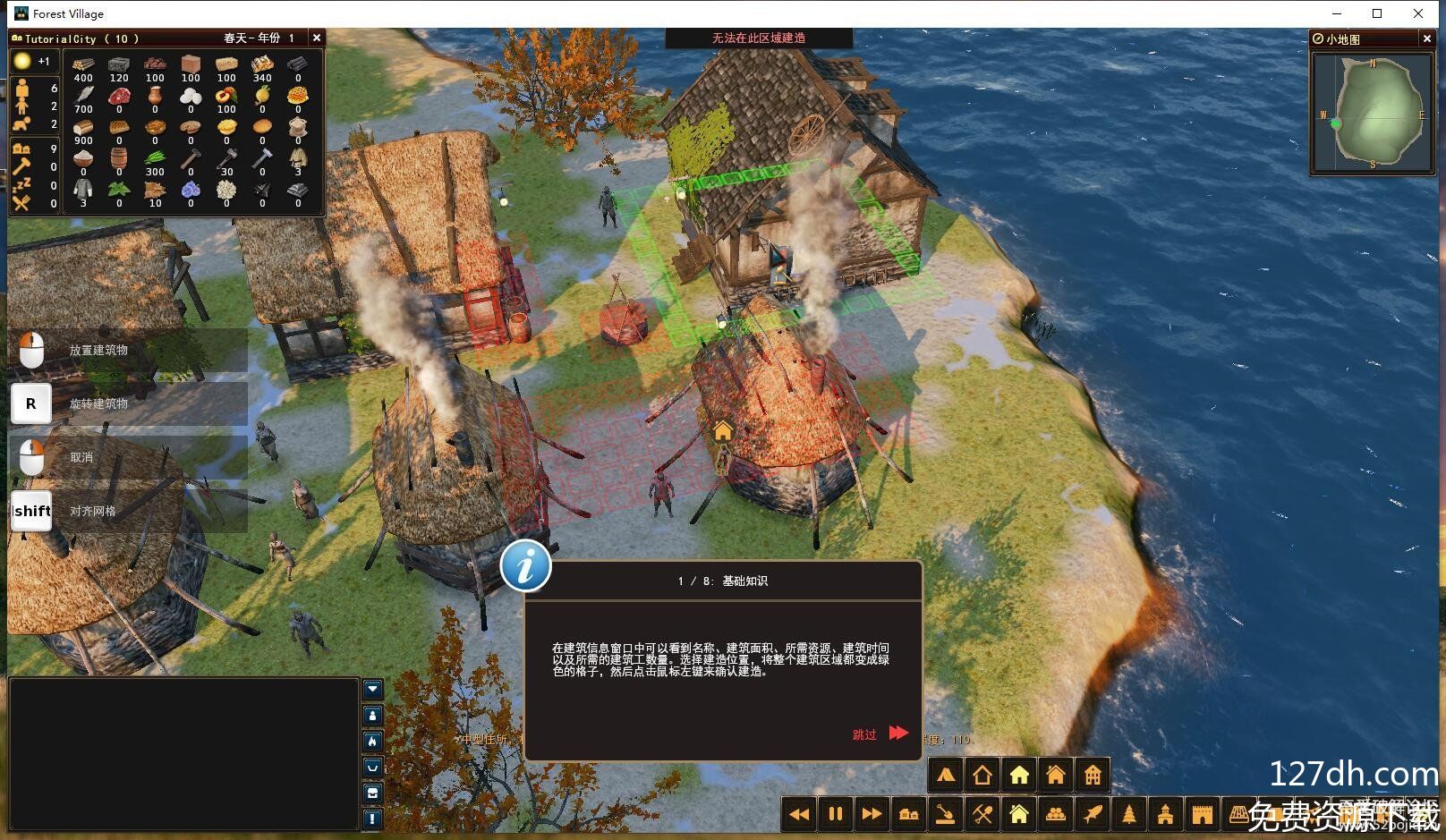Click on the island minimap
The width and height of the screenshot is (1446, 840).
pos(1374,112)
